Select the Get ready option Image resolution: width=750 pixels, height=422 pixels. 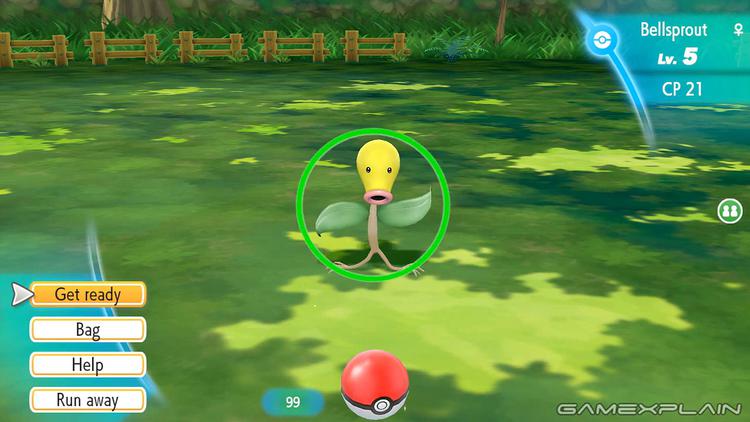[x=88, y=294]
